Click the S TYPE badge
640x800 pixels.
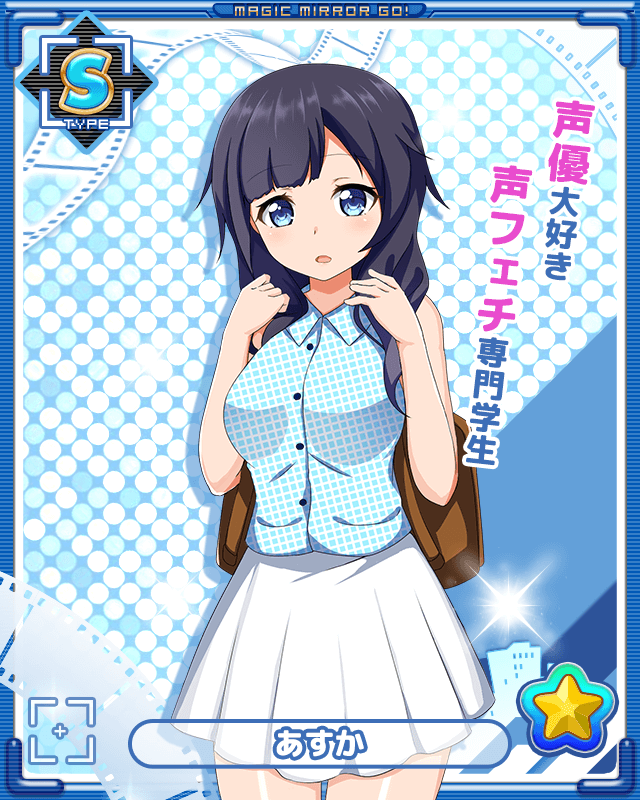click(x=85, y=83)
